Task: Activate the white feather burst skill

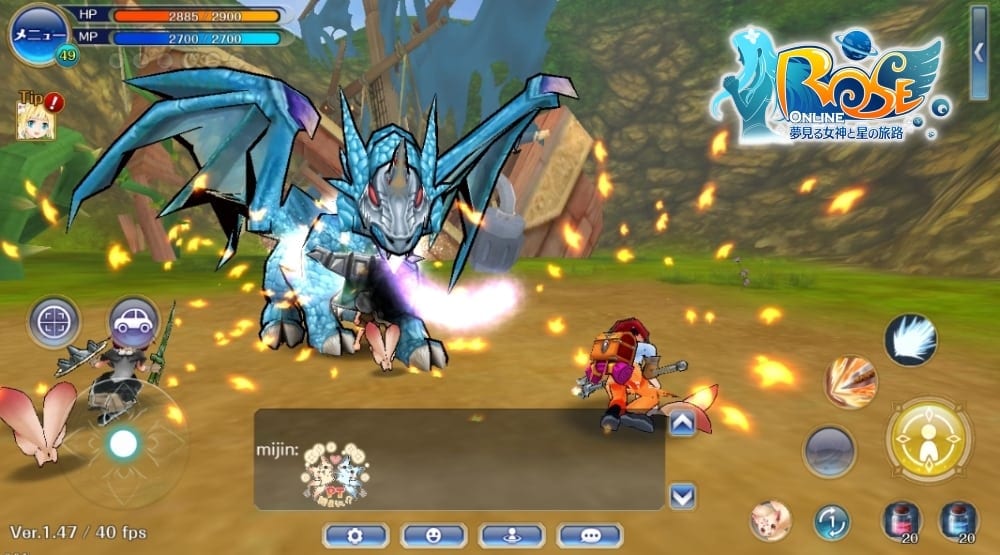Action: click(x=910, y=339)
